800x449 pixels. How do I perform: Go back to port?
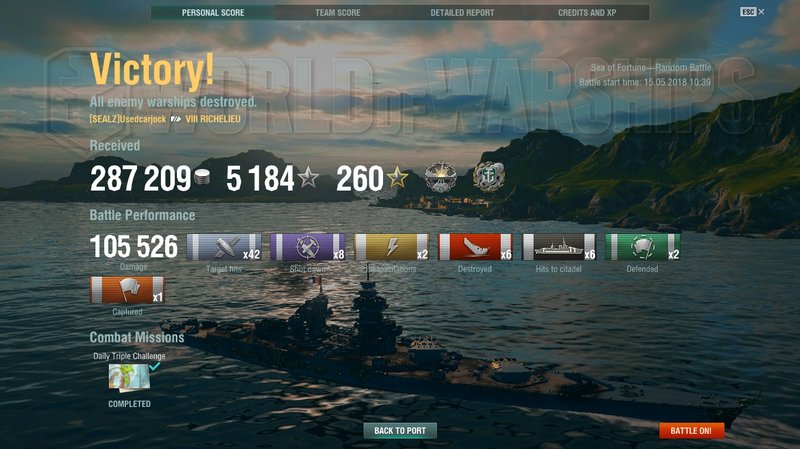pyautogui.click(x=400, y=431)
